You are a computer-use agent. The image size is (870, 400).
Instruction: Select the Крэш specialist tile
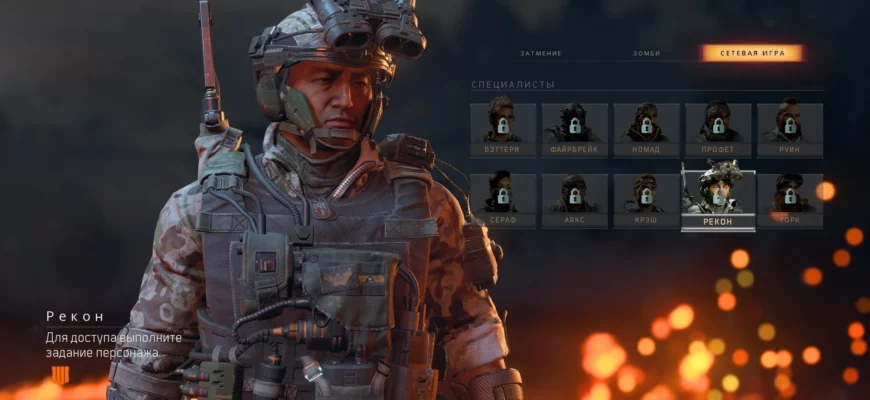coord(646,200)
